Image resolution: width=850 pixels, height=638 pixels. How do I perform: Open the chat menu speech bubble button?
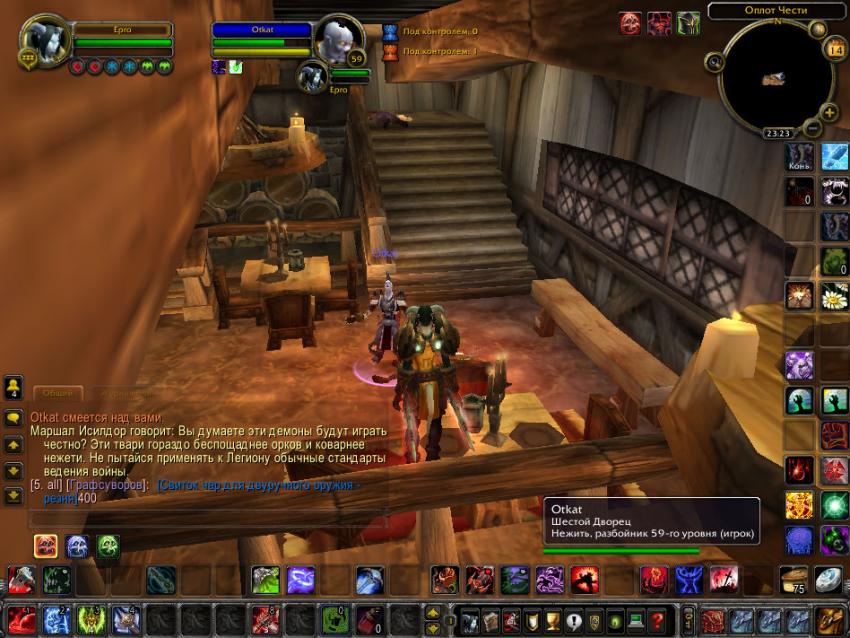(x=14, y=418)
